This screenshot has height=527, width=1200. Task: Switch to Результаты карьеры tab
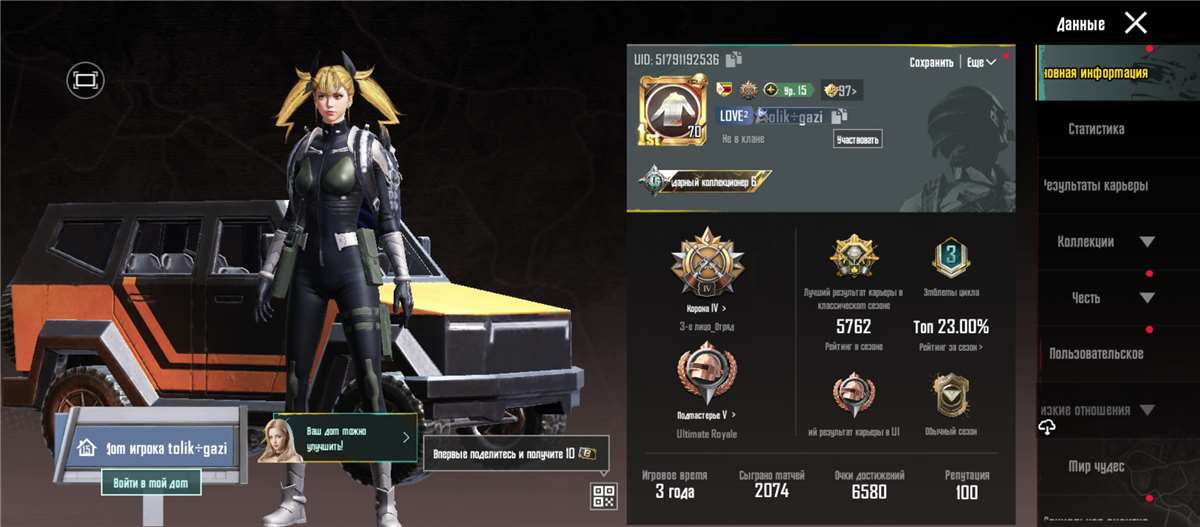1096,185
